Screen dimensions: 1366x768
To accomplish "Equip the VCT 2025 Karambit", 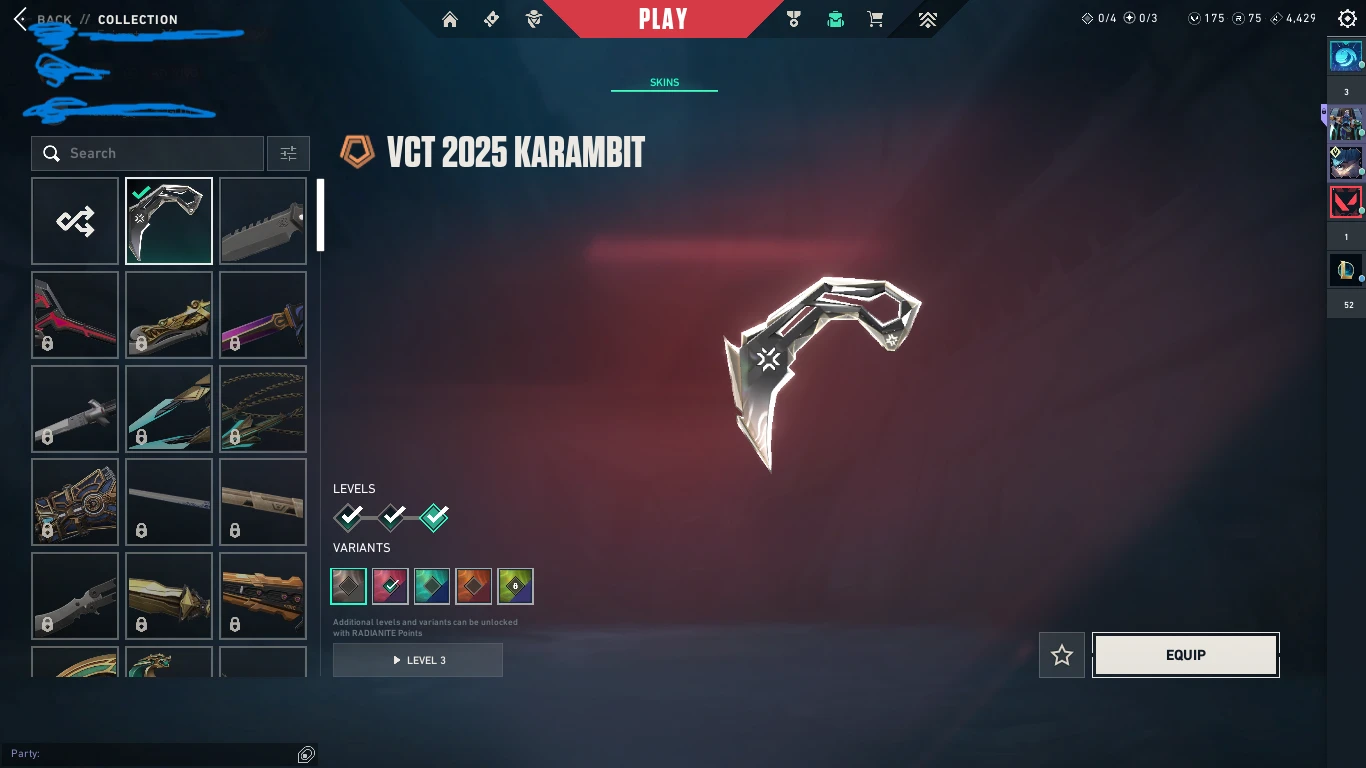I will pos(1185,655).
